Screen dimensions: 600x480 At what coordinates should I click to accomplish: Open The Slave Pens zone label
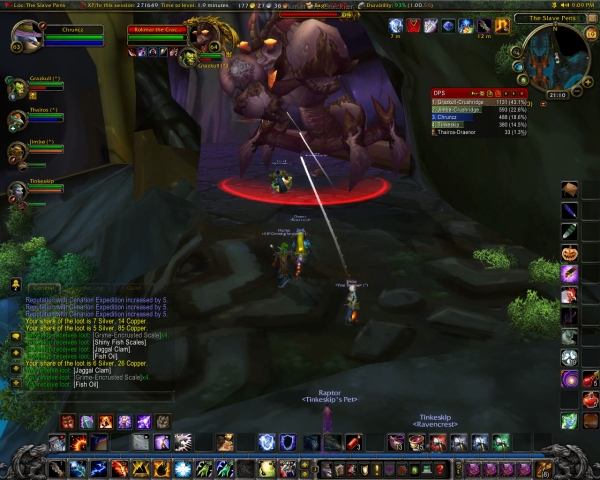coord(554,18)
